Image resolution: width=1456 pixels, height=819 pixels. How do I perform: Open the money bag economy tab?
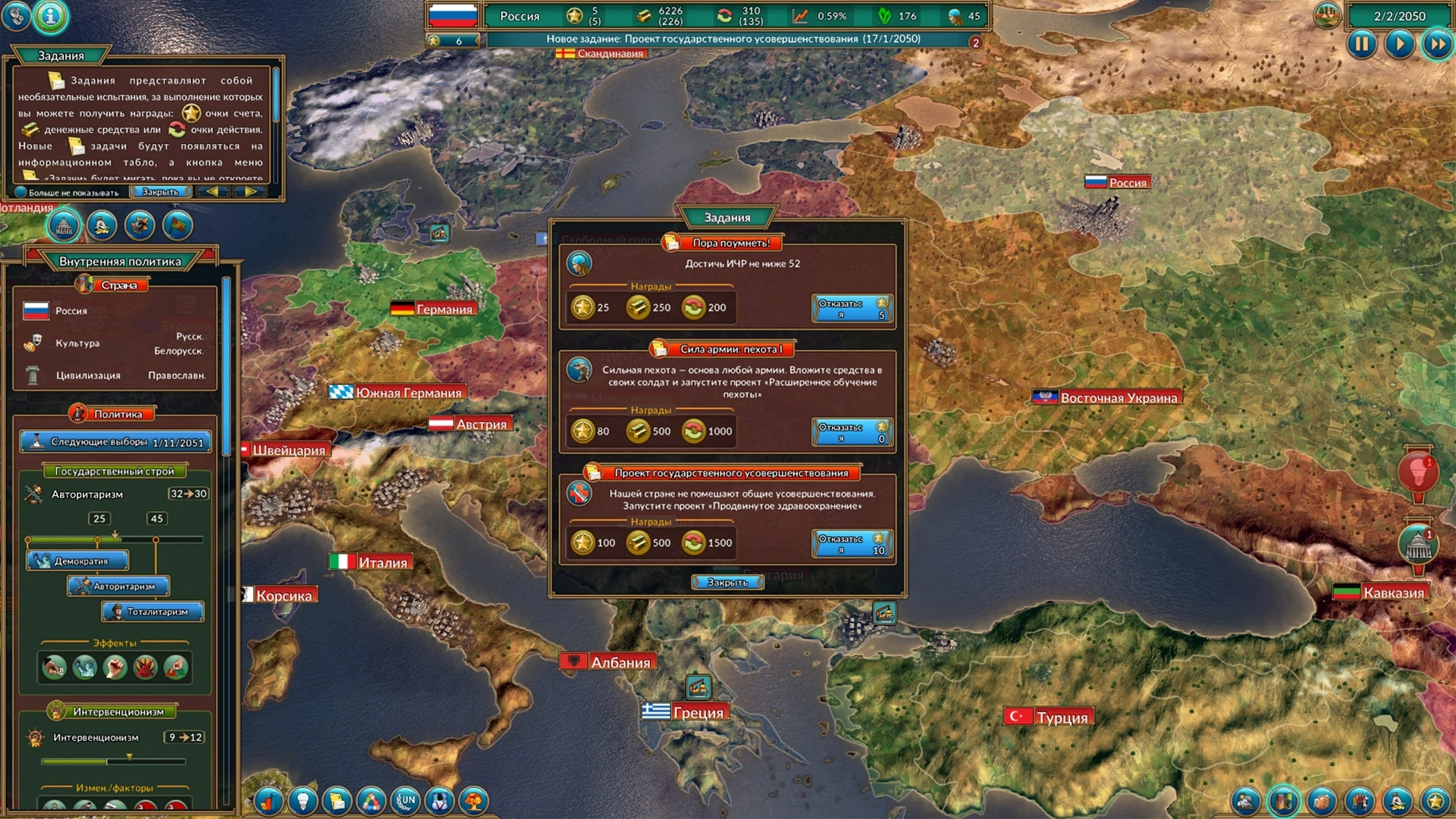click(102, 225)
